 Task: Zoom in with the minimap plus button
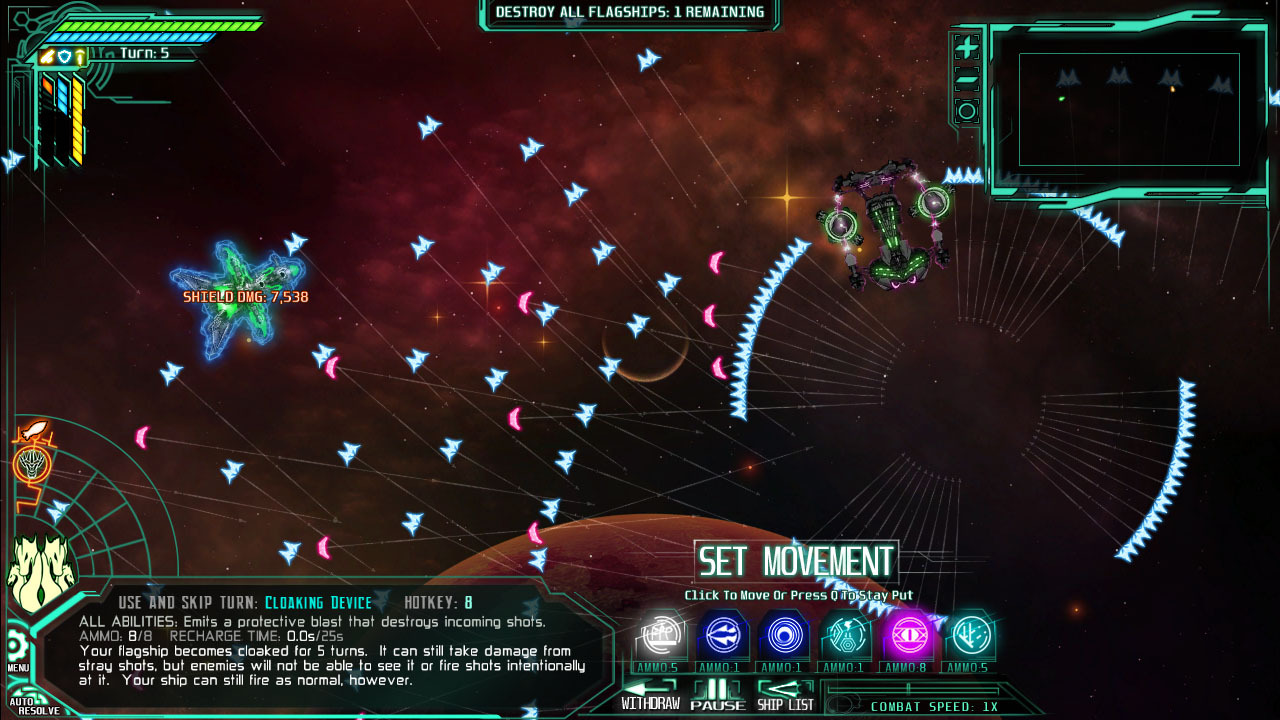pos(966,48)
